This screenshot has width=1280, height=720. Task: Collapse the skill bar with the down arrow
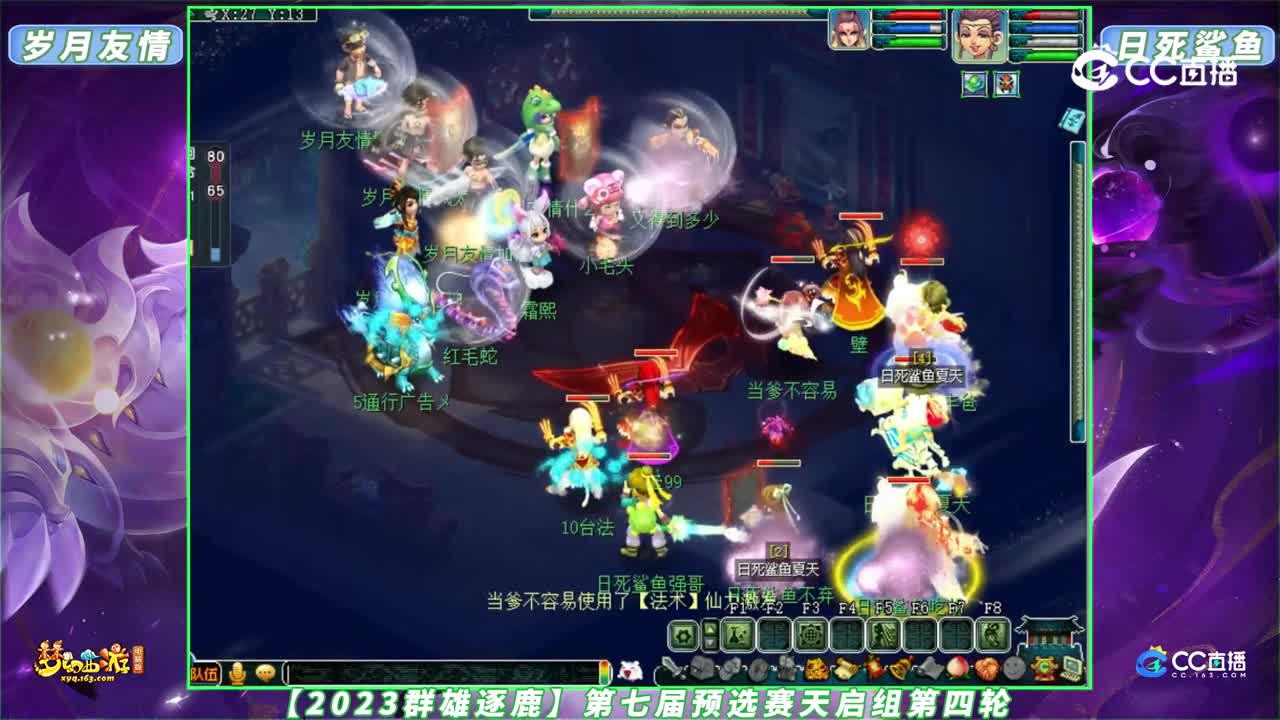pyautogui.click(x=709, y=640)
